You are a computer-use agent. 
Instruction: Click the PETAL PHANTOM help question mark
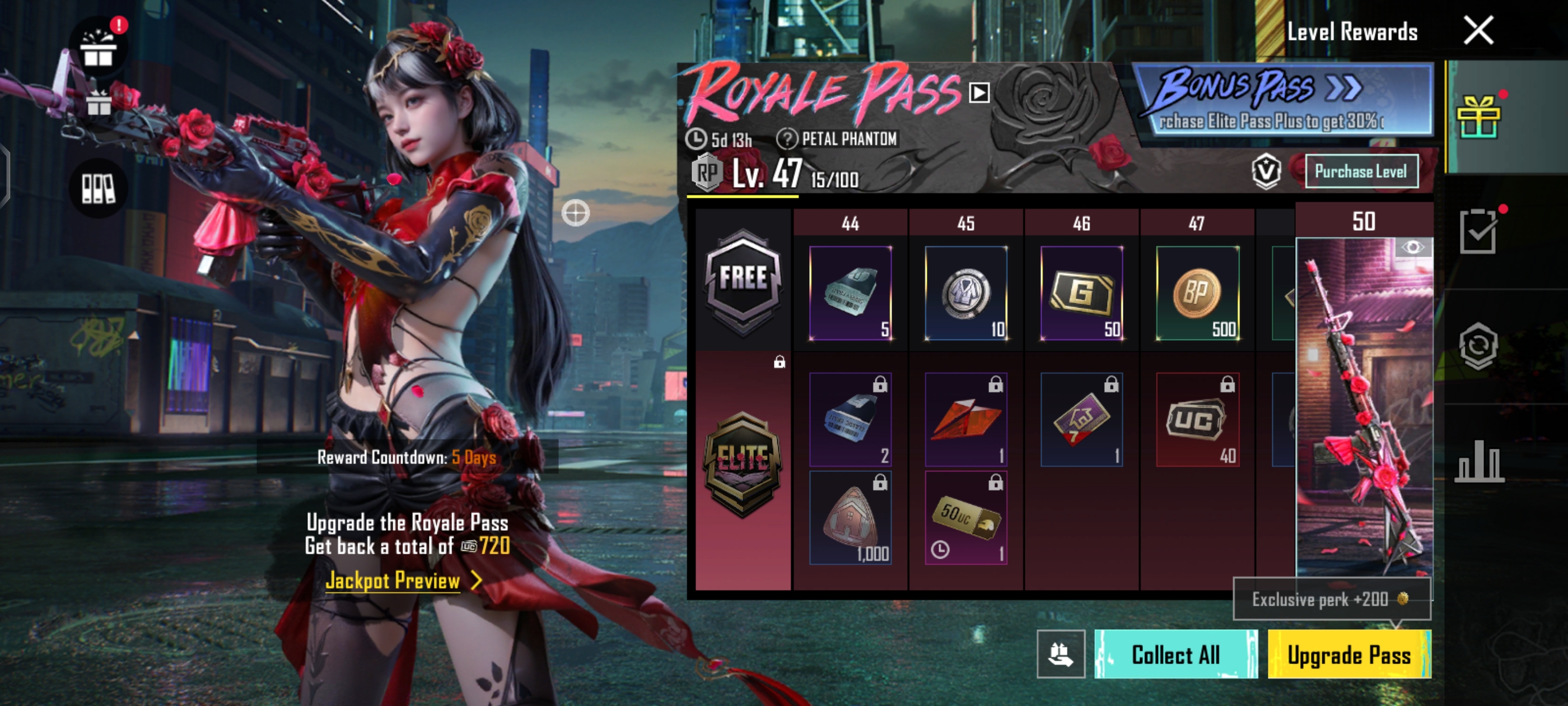tap(786, 139)
